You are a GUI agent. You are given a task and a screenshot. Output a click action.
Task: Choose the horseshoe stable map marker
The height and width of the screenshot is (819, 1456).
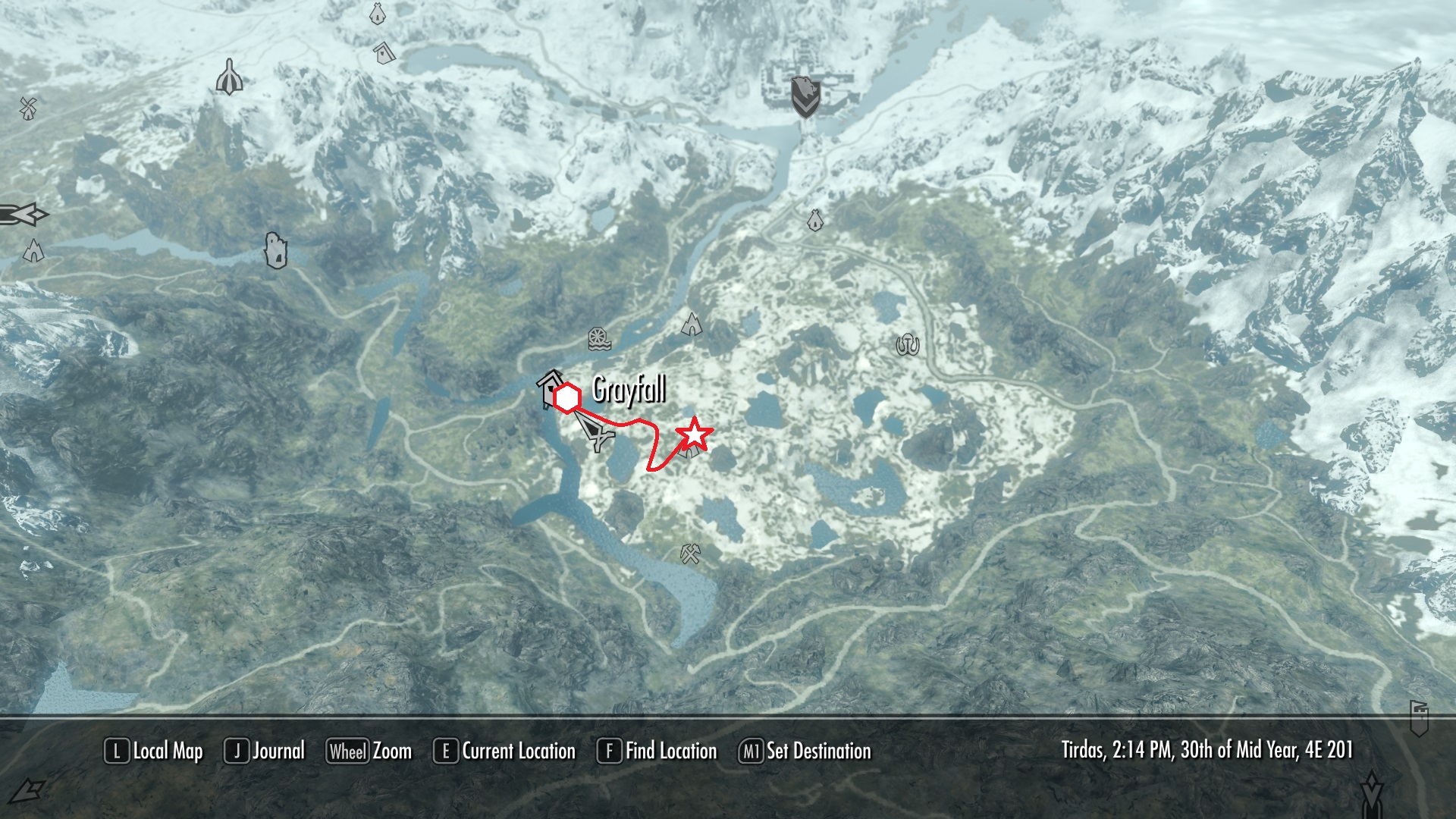tap(907, 345)
